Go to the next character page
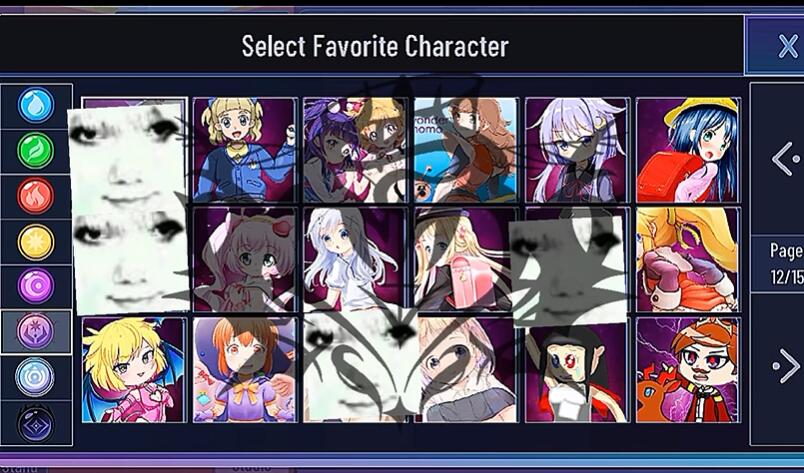This screenshot has width=804, height=473. click(784, 367)
